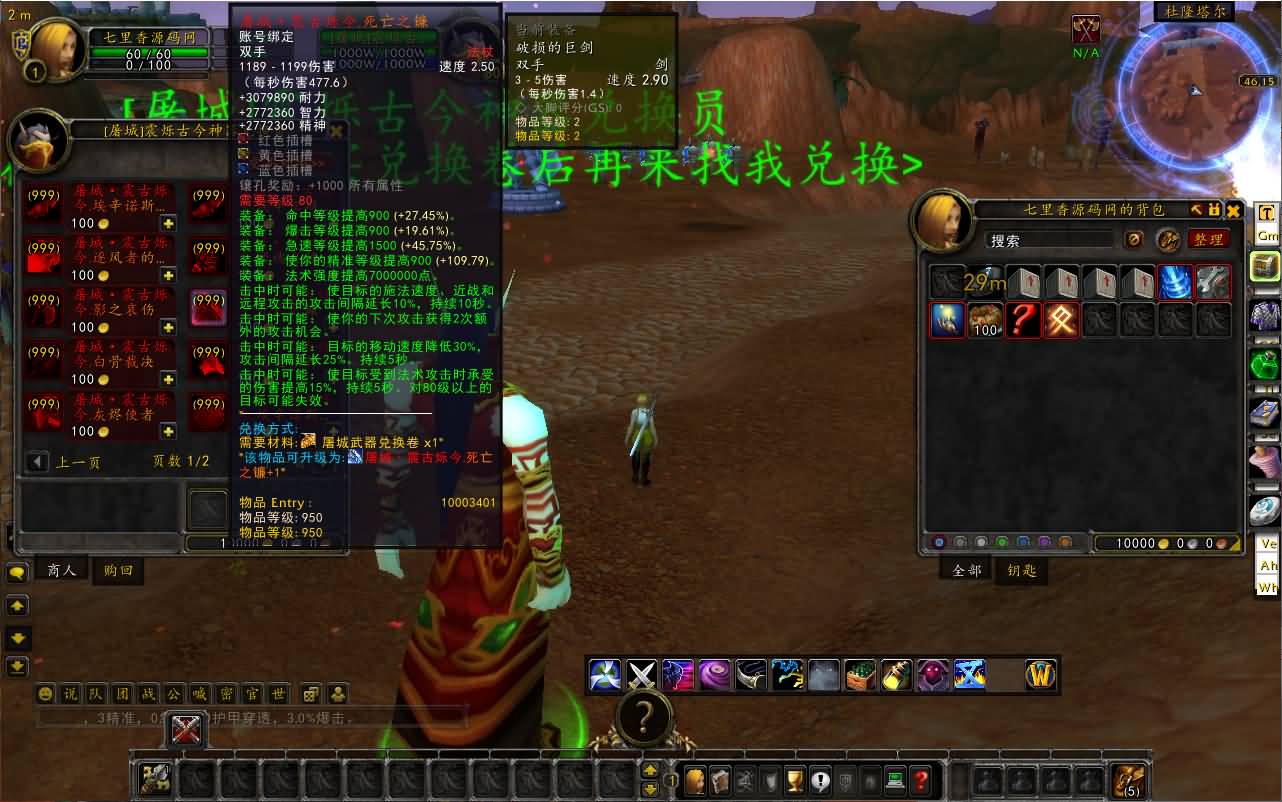Click the glowing question mark button above the action bar

click(643, 717)
